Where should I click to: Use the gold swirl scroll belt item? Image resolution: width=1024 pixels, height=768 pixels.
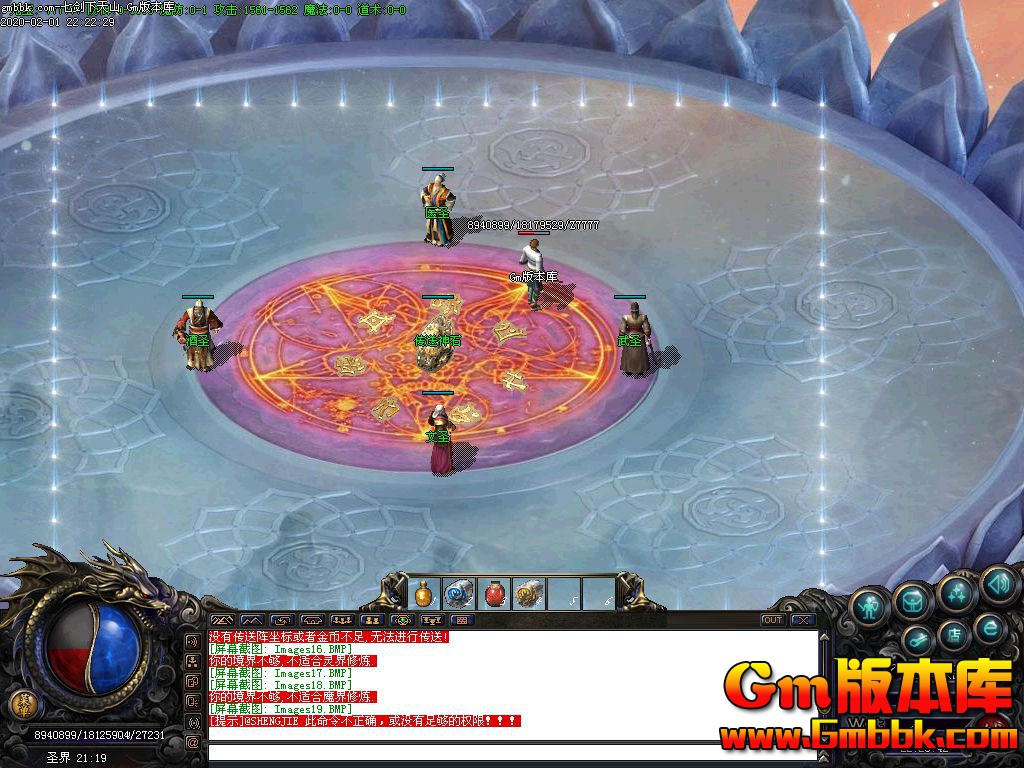tap(529, 594)
